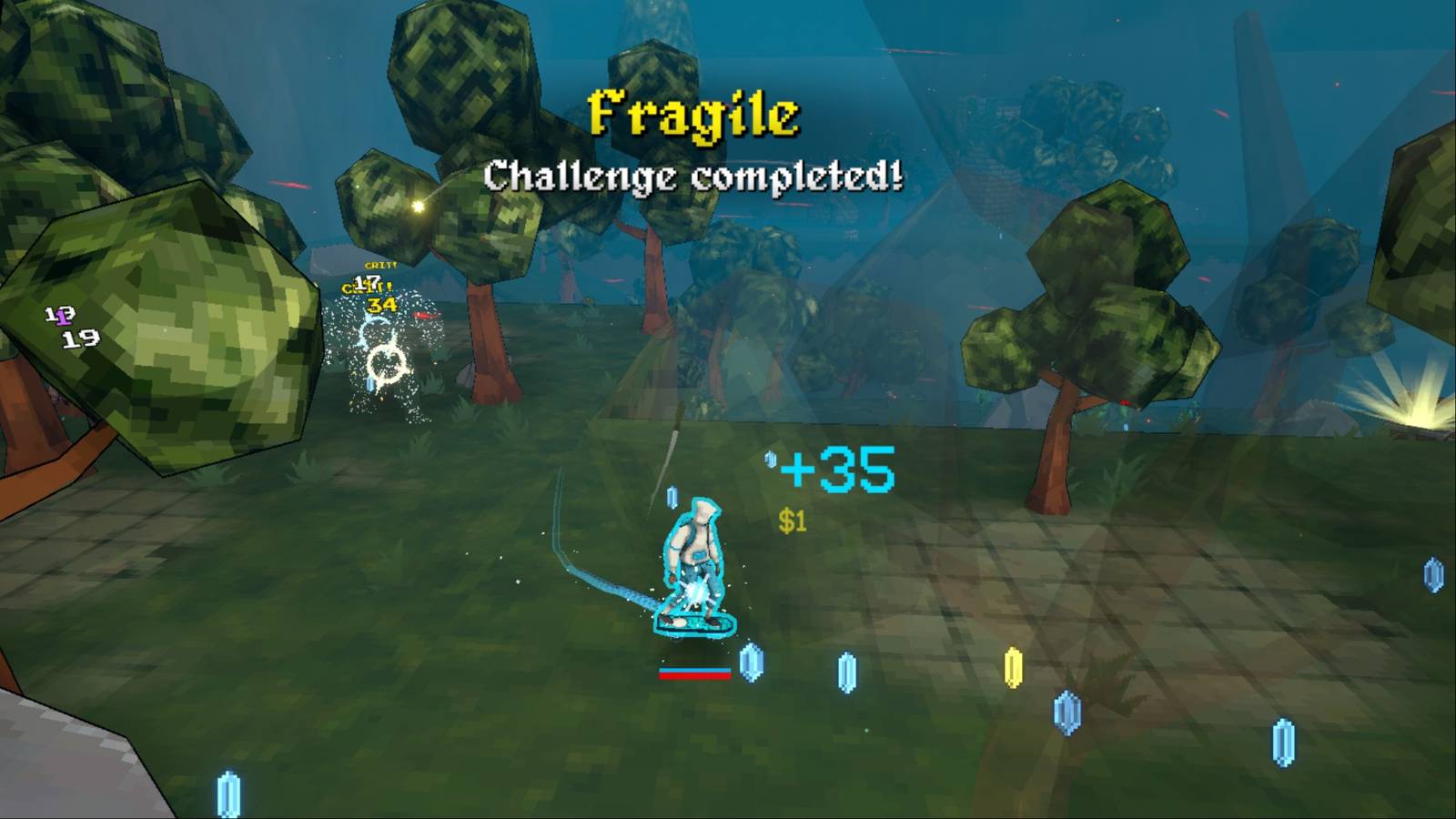The width and height of the screenshot is (1456, 819).
Task: Click the '$1' currency reward text
Action: coord(791,521)
